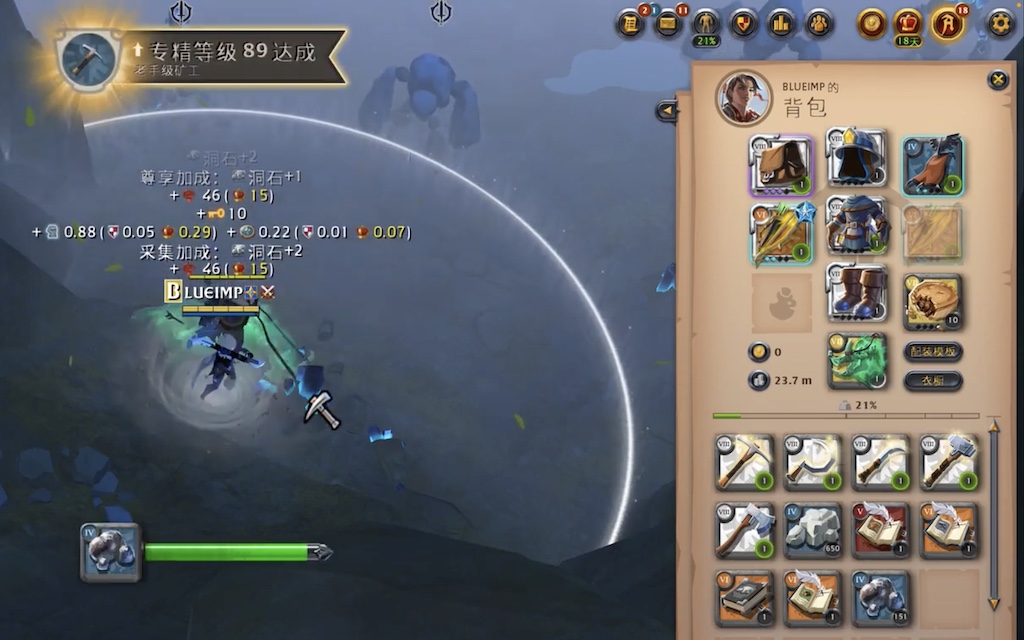Click the inventory scroll-down arrow
The image size is (1024, 640).
pos(993,603)
